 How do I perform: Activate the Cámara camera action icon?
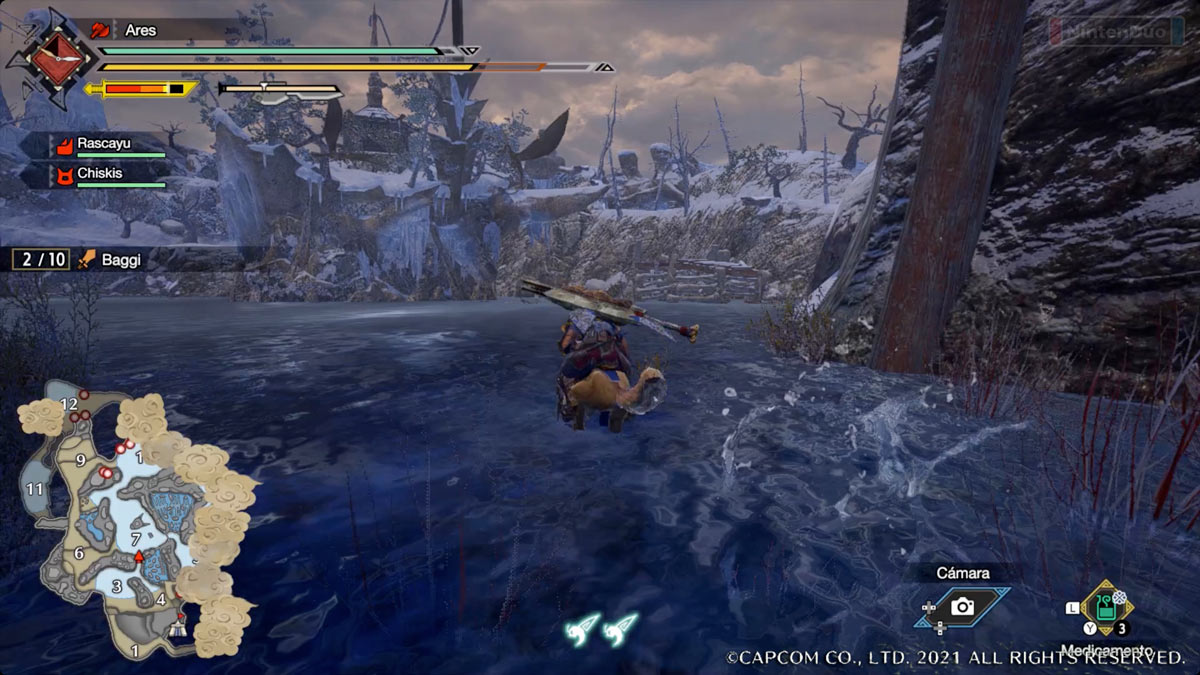click(x=962, y=606)
